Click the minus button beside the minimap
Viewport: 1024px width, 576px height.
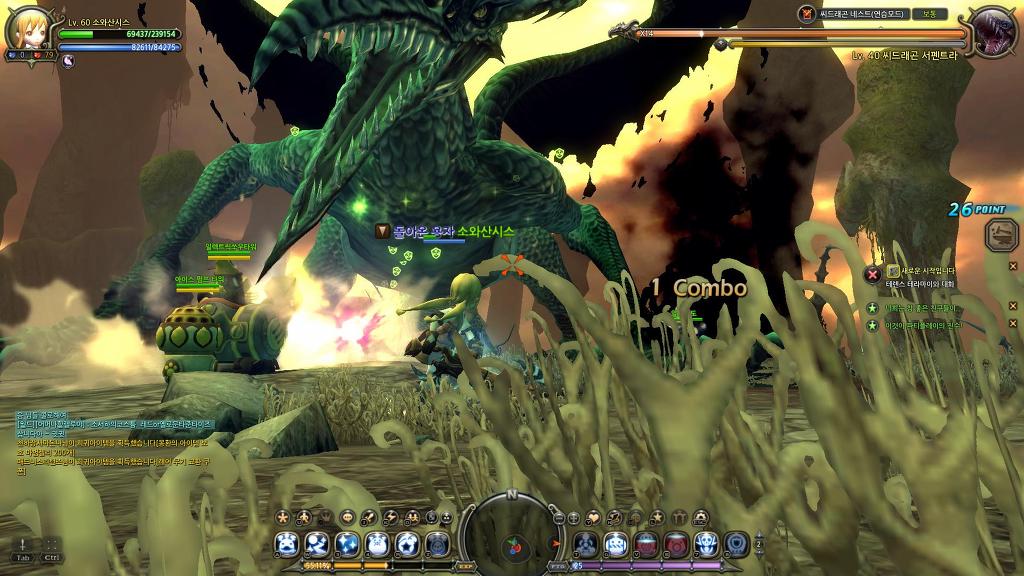pyautogui.click(x=559, y=518)
